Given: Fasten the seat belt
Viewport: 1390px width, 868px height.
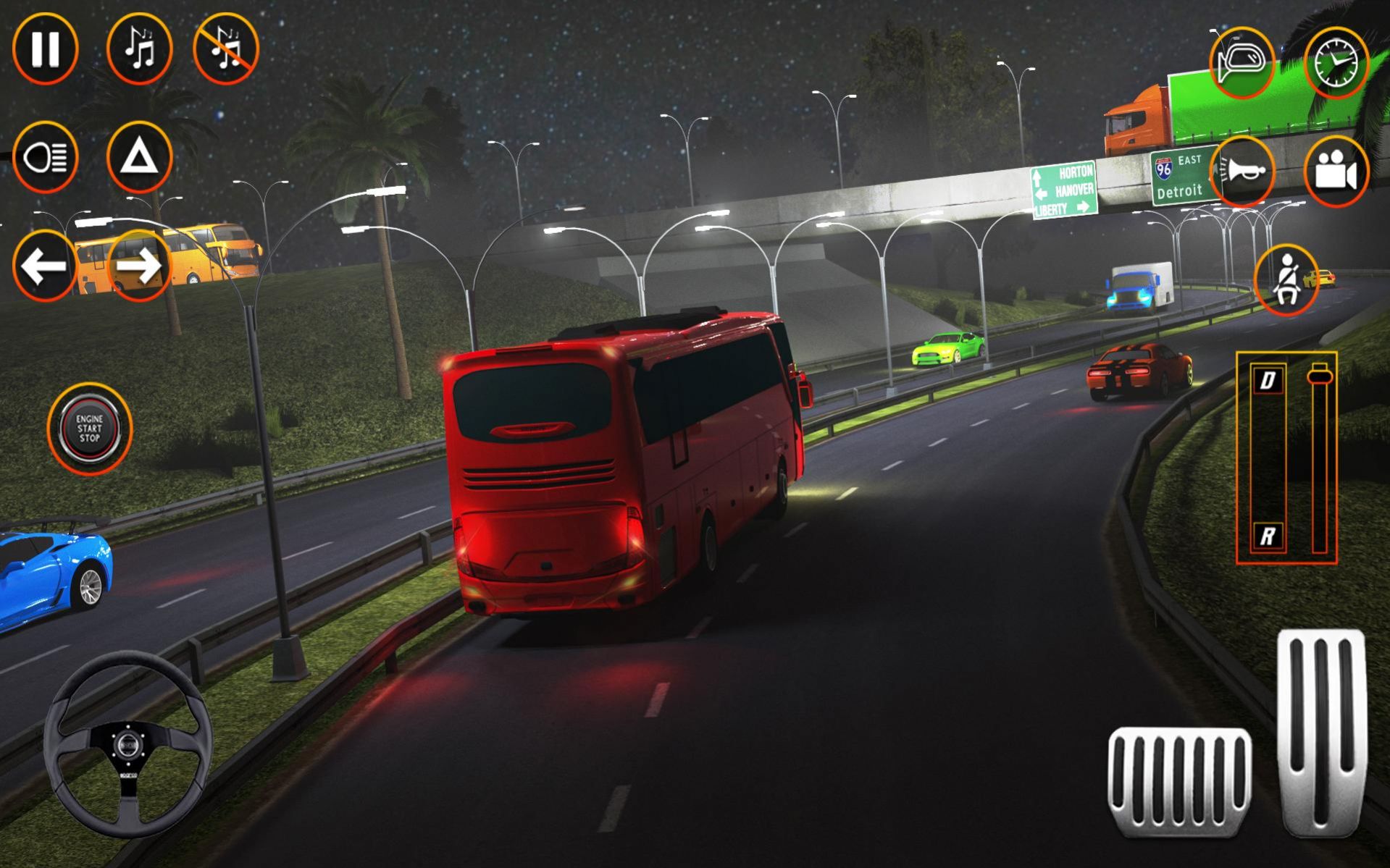Looking at the screenshot, I should (1287, 280).
